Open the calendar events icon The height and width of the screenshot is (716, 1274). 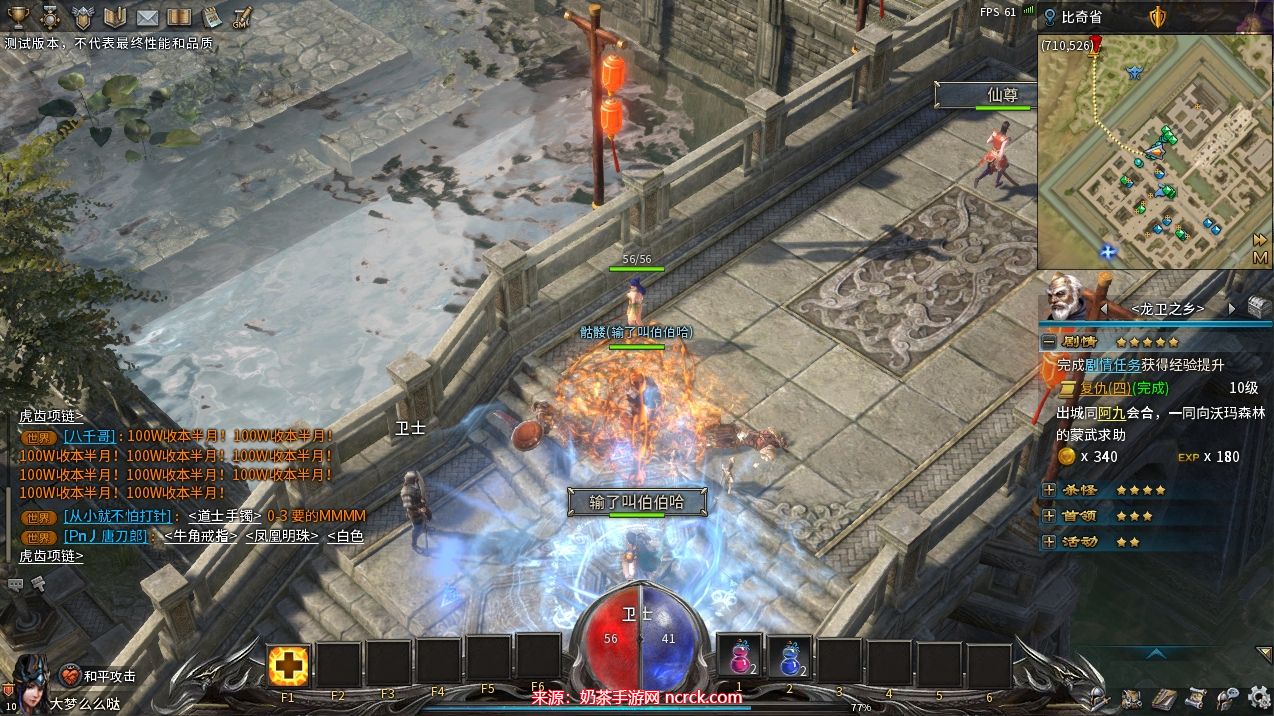click(x=211, y=17)
